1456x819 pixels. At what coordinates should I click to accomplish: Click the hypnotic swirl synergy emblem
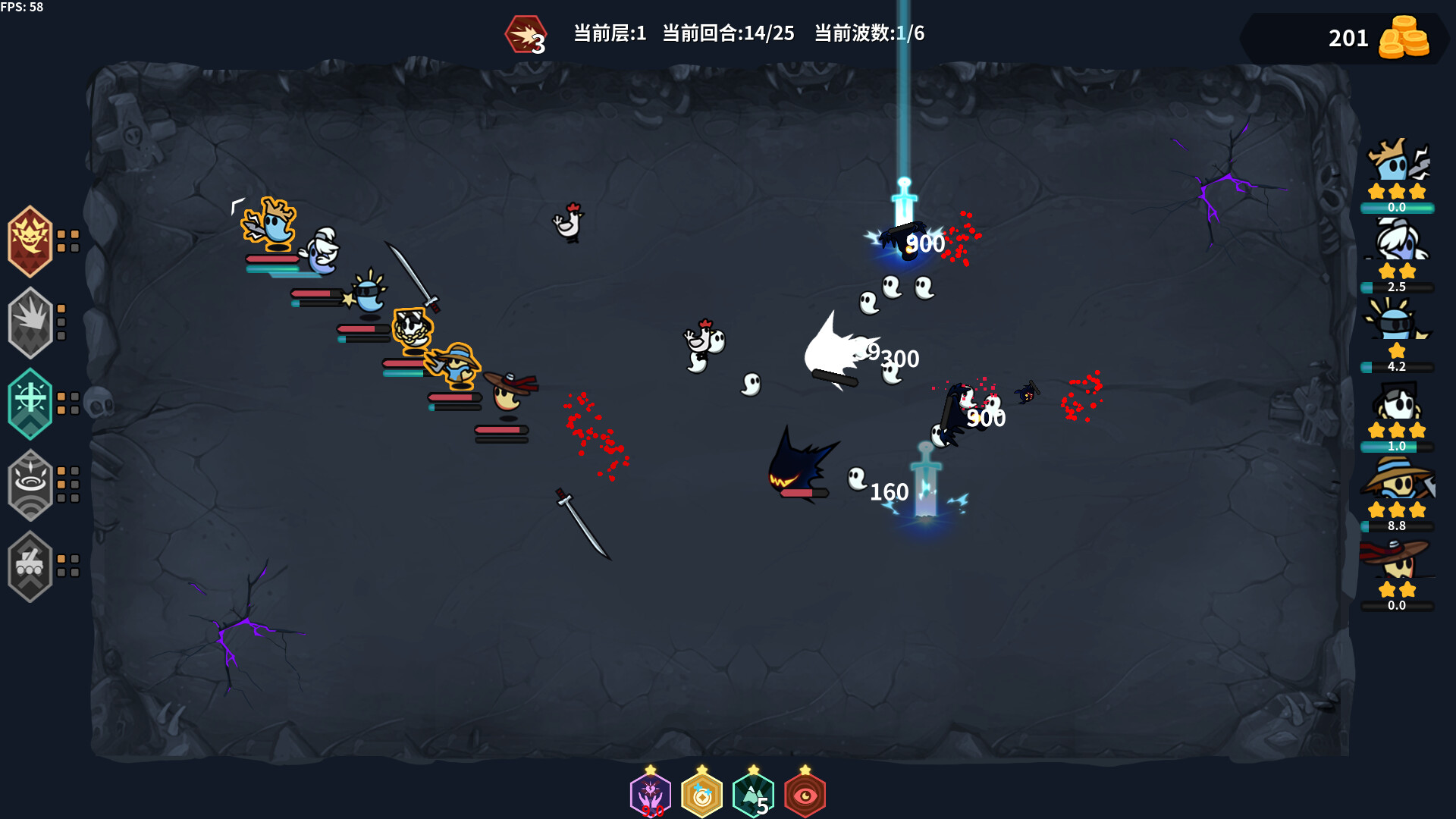click(x=30, y=485)
